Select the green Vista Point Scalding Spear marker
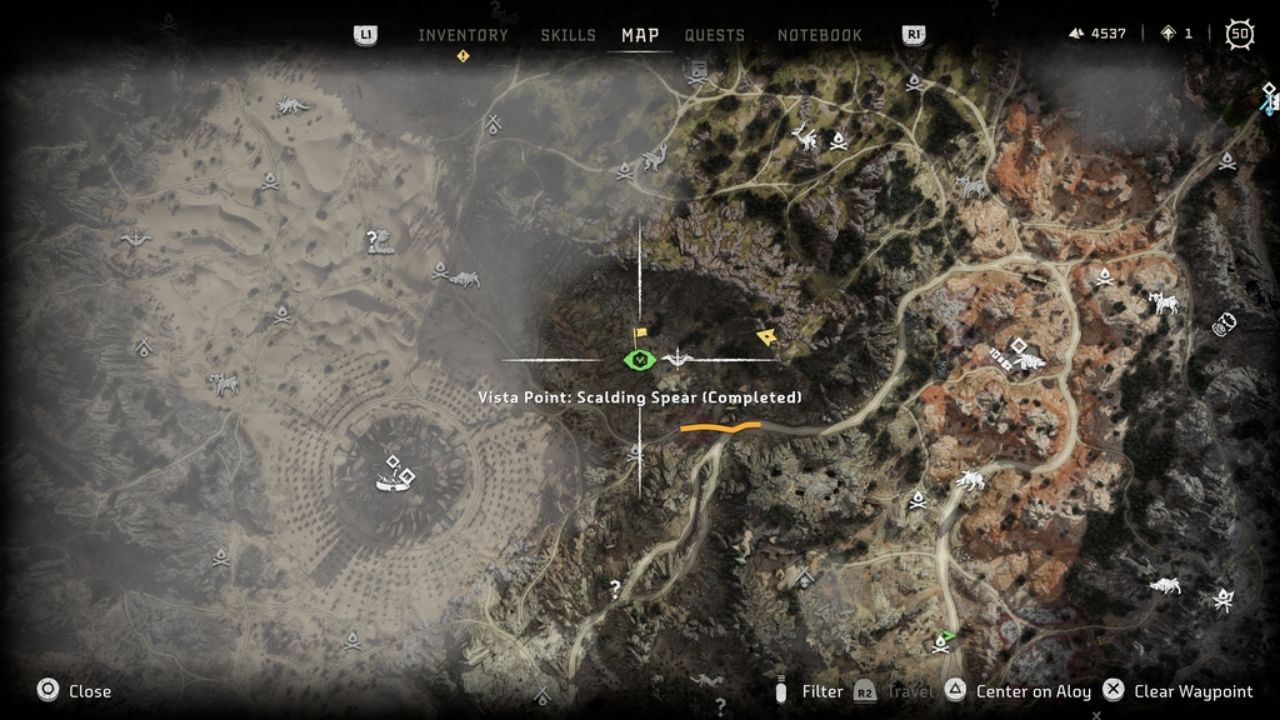 638,359
